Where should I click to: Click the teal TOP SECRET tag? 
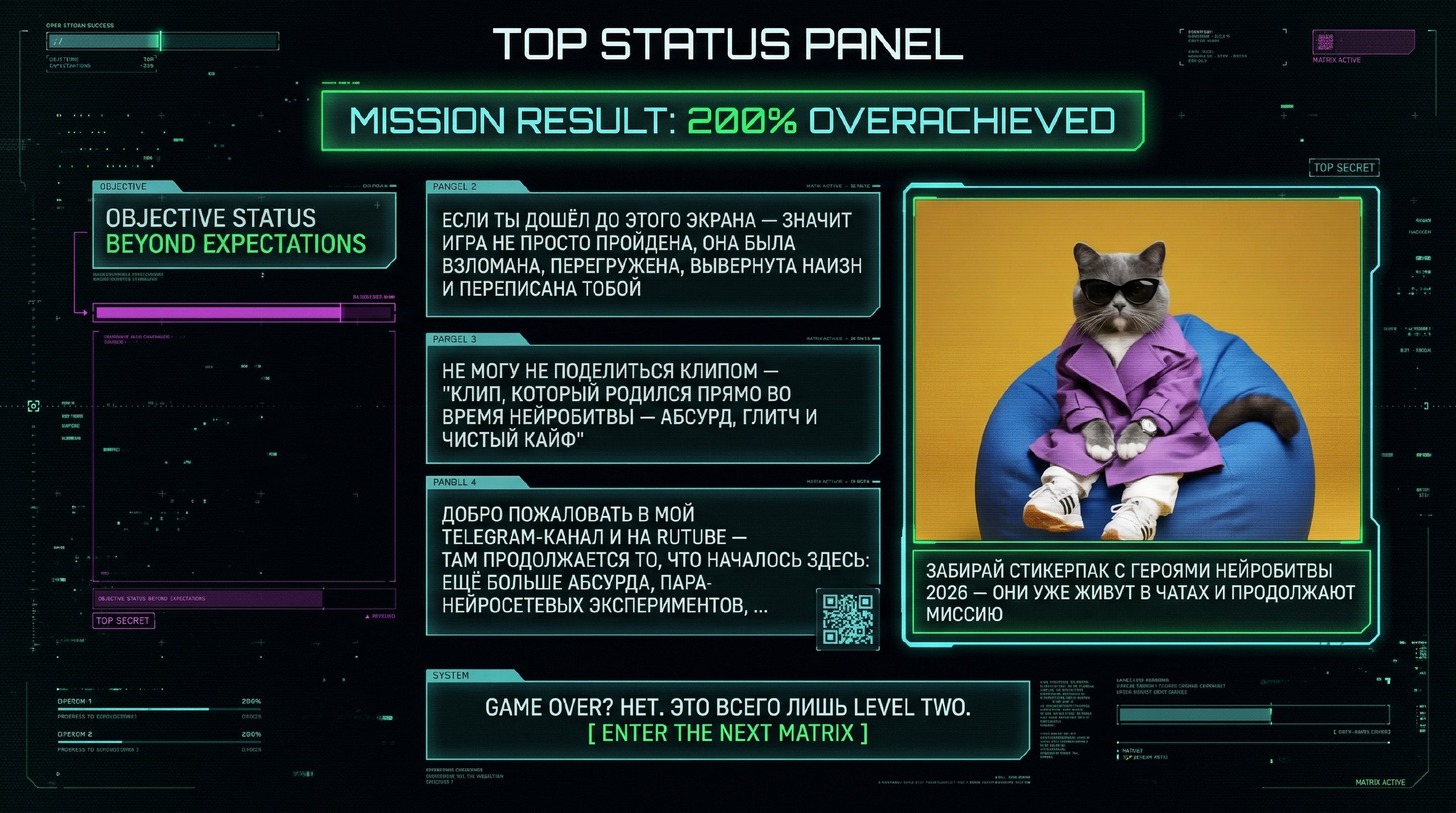click(x=1343, y=168)
